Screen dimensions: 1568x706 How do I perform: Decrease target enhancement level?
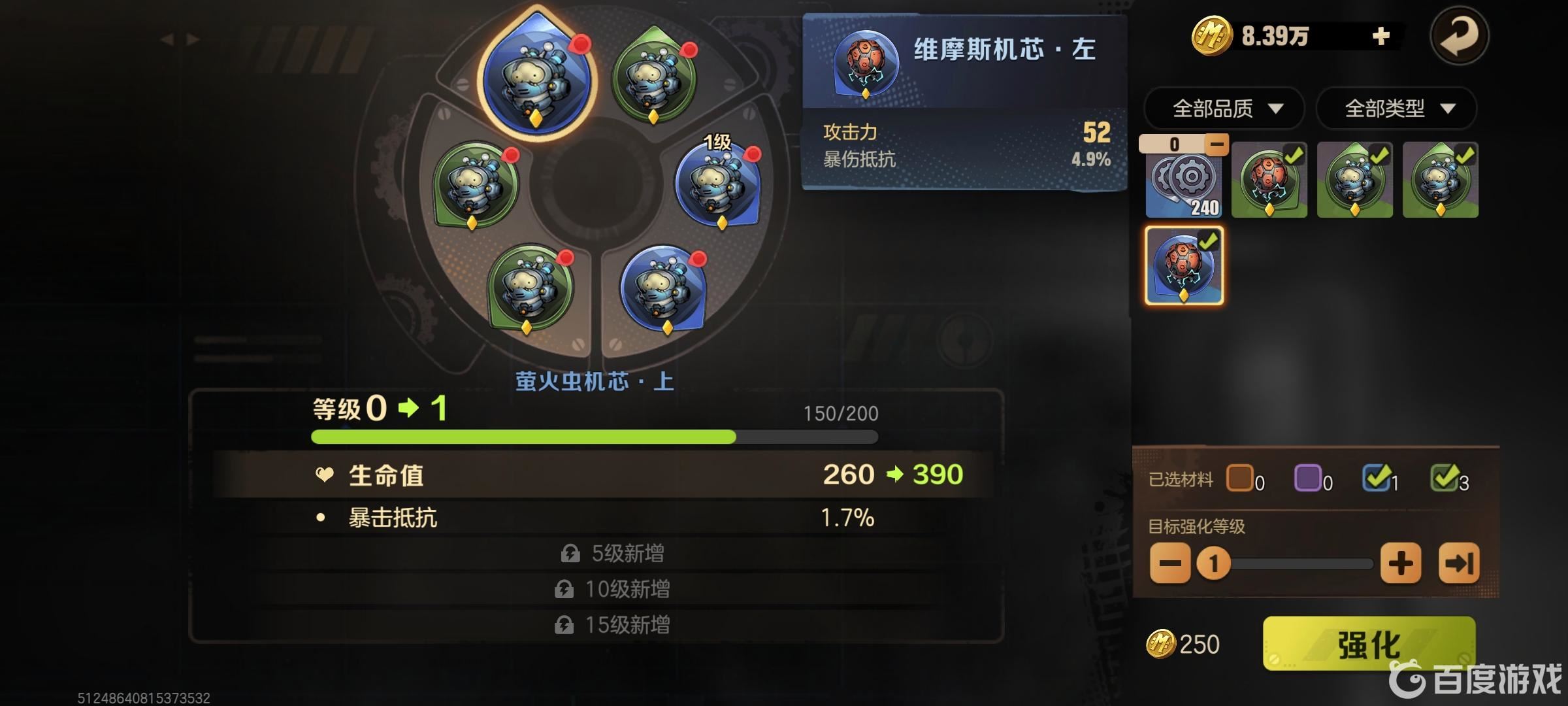1169,563
